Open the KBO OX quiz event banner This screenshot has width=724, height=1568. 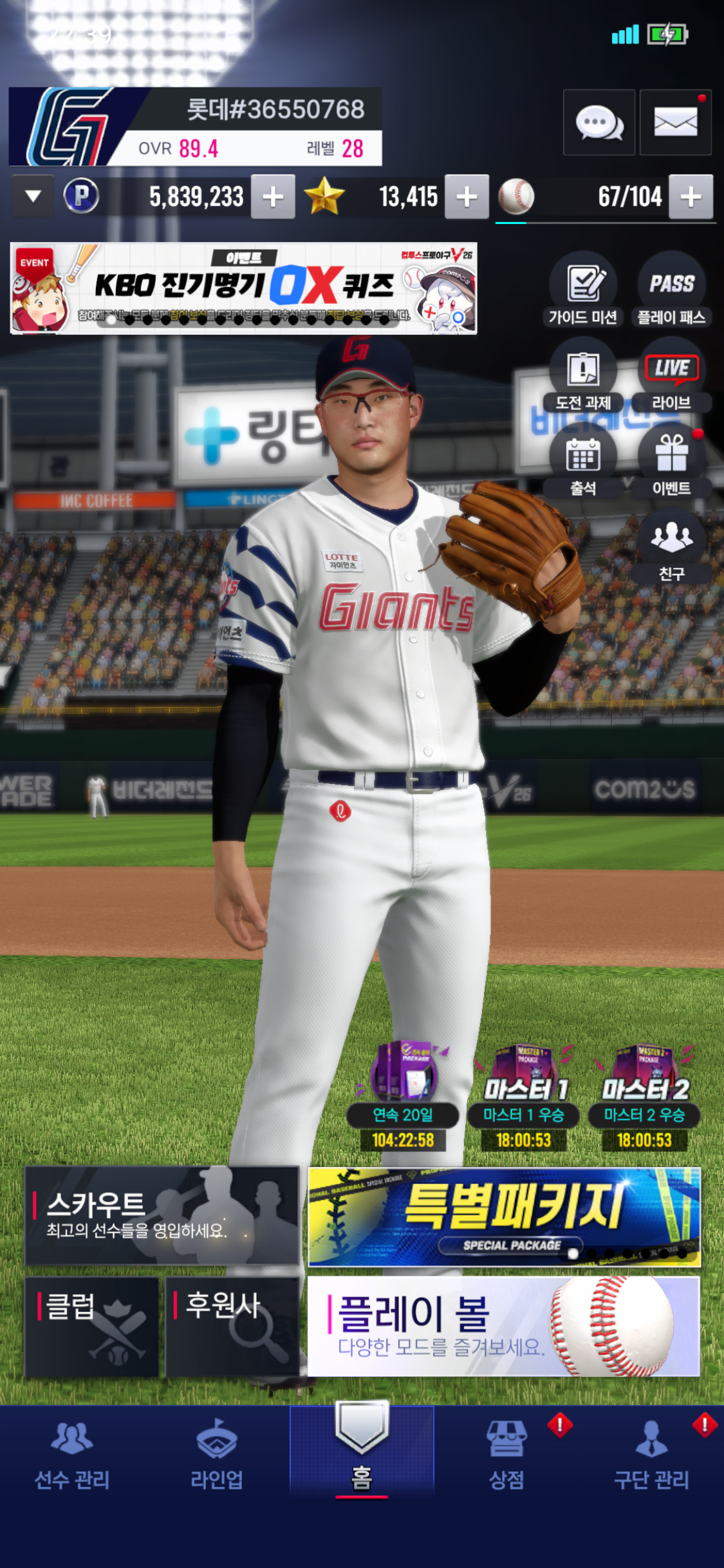pyautogui.click(x=243, y=288)
